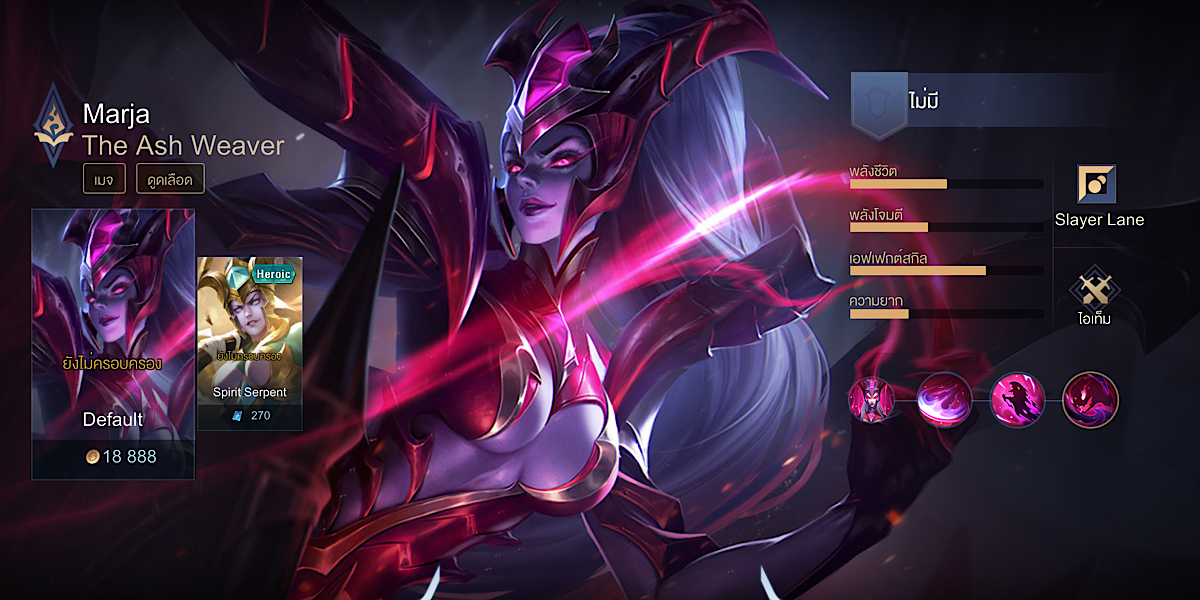Open the ไอเท็ม crossed-swords item build
The width and height of the screenshot is (1200, 600).
[x=1096, y=289]
